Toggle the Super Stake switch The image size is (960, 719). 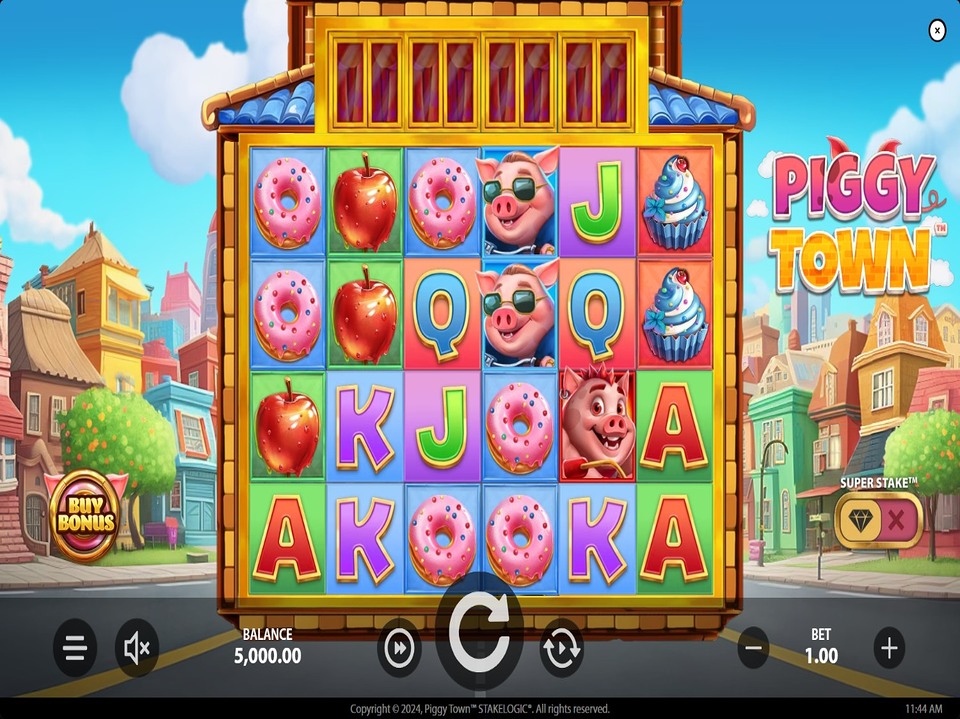pyautogui.click(x=878, y=519)
